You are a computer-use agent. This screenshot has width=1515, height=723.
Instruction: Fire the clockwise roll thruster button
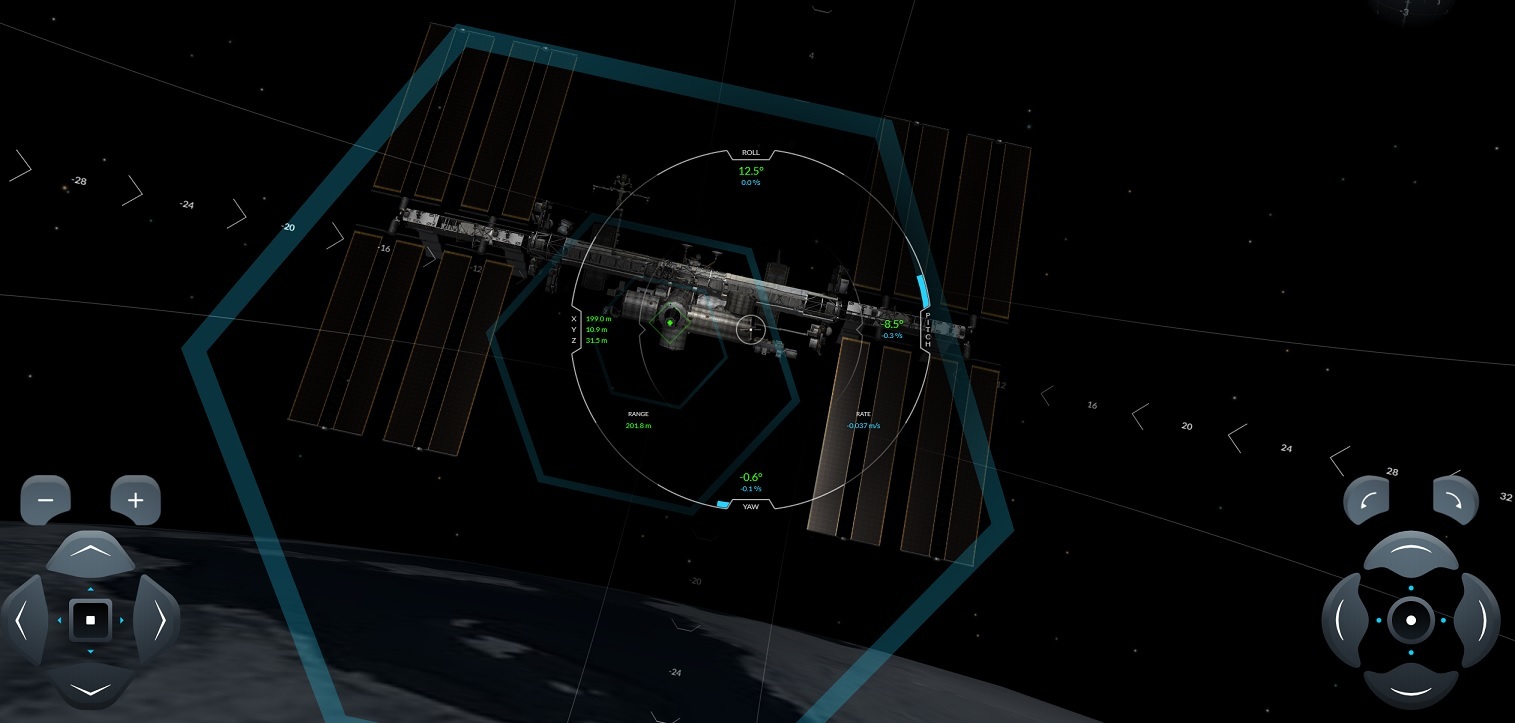point(1455,500)
